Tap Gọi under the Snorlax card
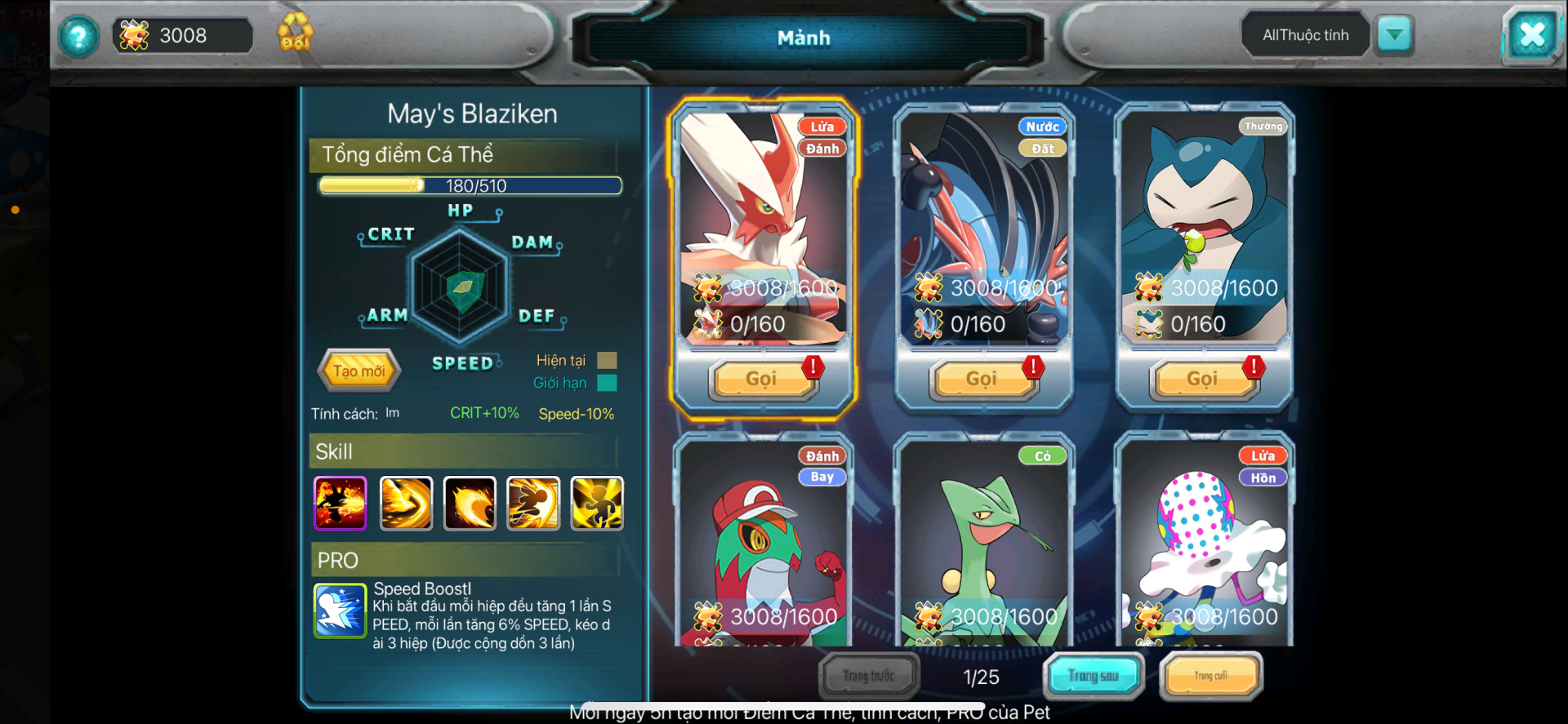 [x=1203, y=379]
